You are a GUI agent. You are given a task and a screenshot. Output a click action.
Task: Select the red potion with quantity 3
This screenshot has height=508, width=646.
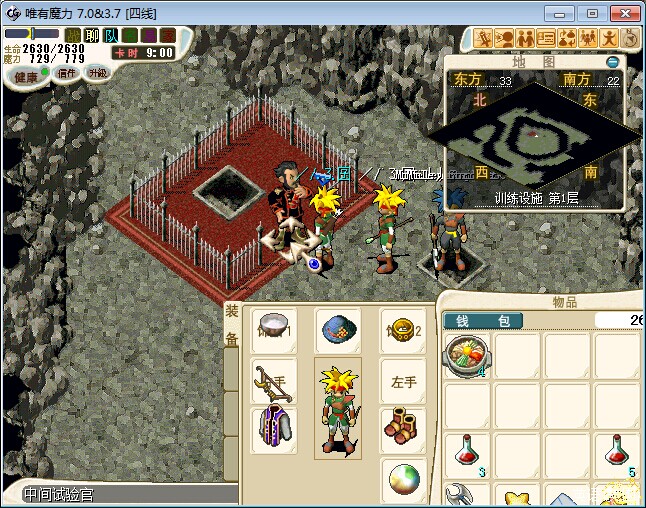coord(465,454)
